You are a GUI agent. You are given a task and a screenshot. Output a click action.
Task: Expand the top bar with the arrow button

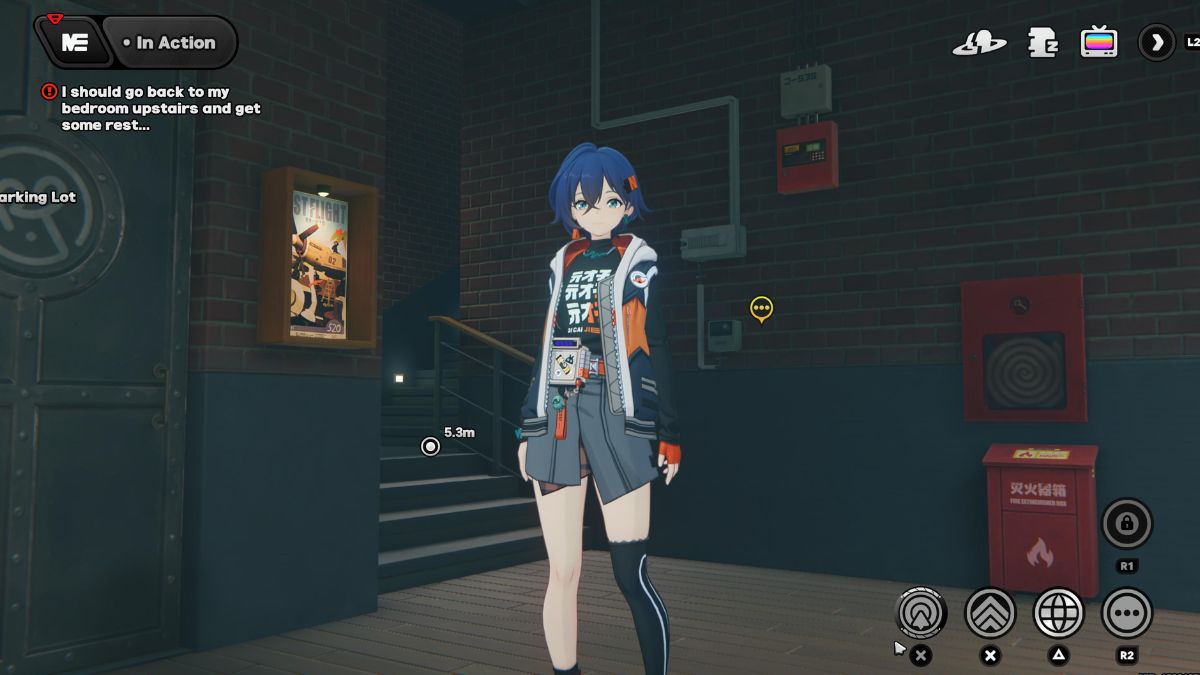coord(1157,43)
